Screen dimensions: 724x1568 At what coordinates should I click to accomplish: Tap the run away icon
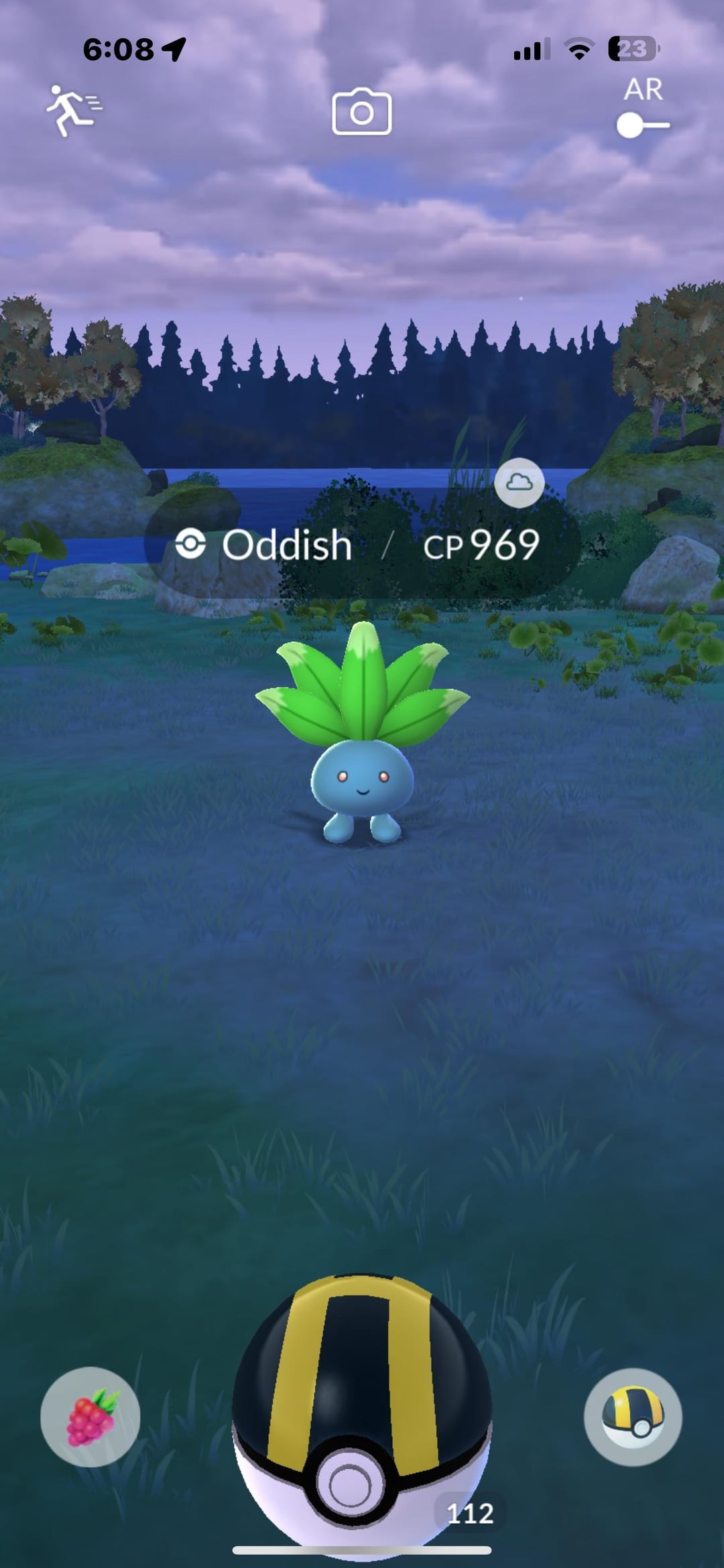tap(72, 110)
